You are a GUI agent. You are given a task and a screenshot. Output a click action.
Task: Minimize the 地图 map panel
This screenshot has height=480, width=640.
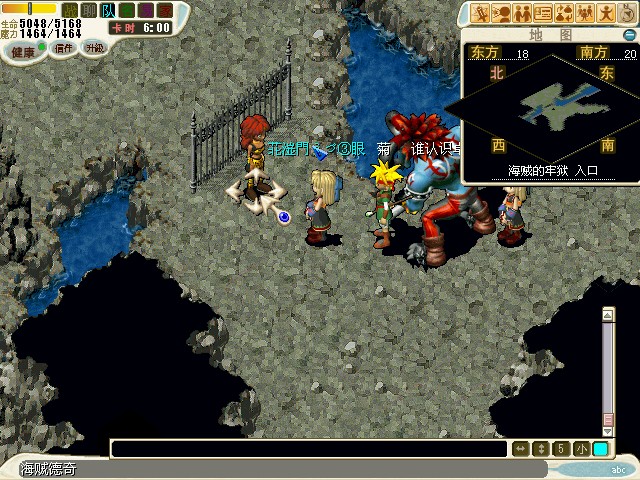pyautogui.click(x=628, y=35)
